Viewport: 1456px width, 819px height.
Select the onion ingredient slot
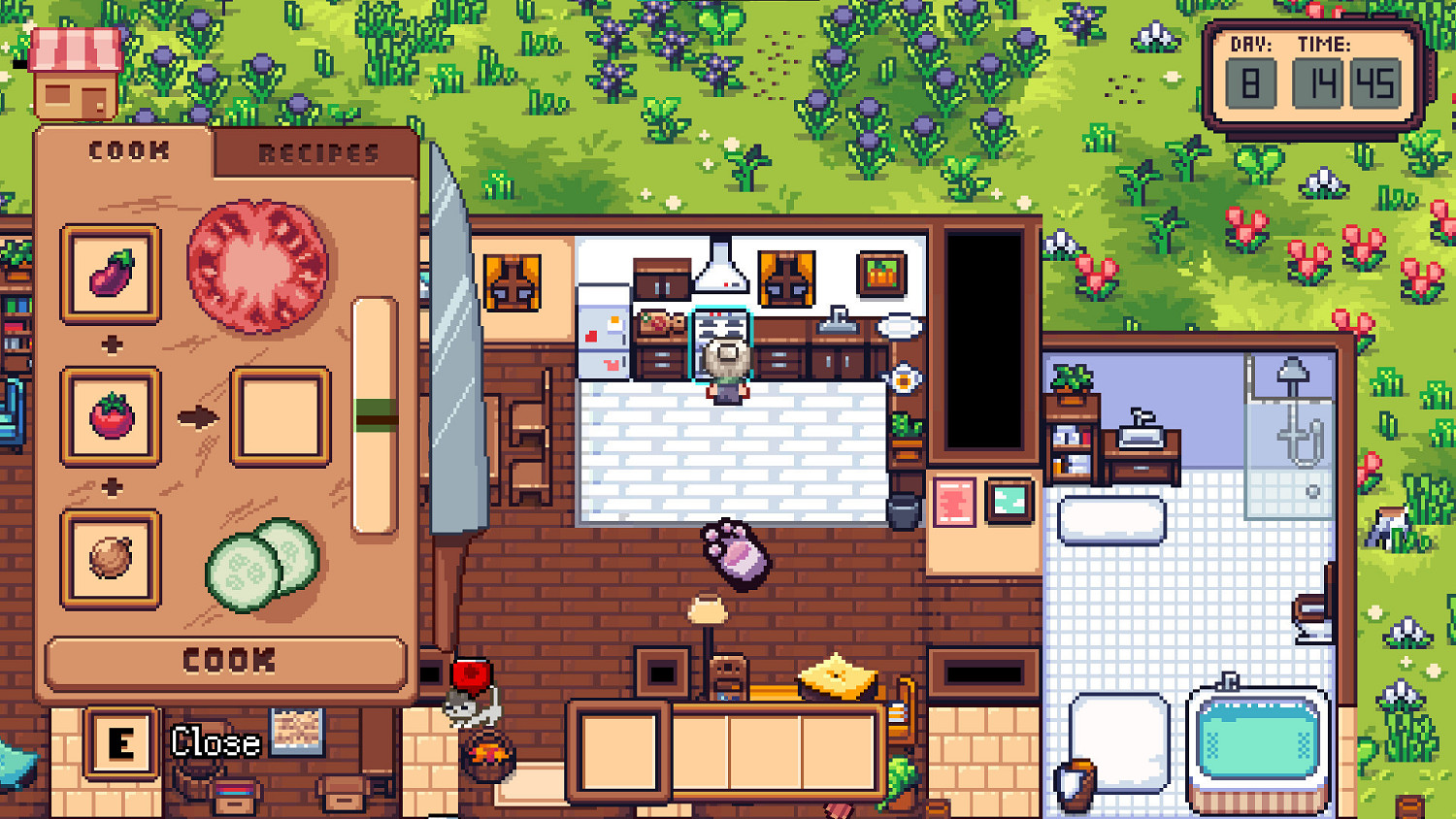click(110, 559)
